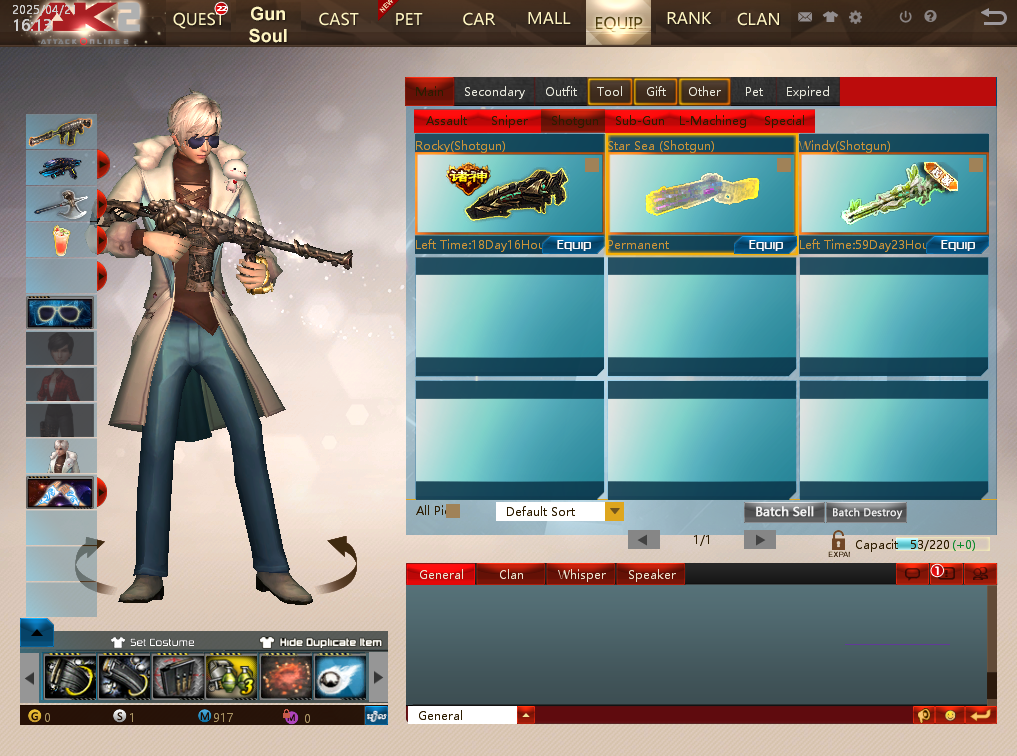Select the Rocky shotgun item thumbnail

[x=509, y=193]
